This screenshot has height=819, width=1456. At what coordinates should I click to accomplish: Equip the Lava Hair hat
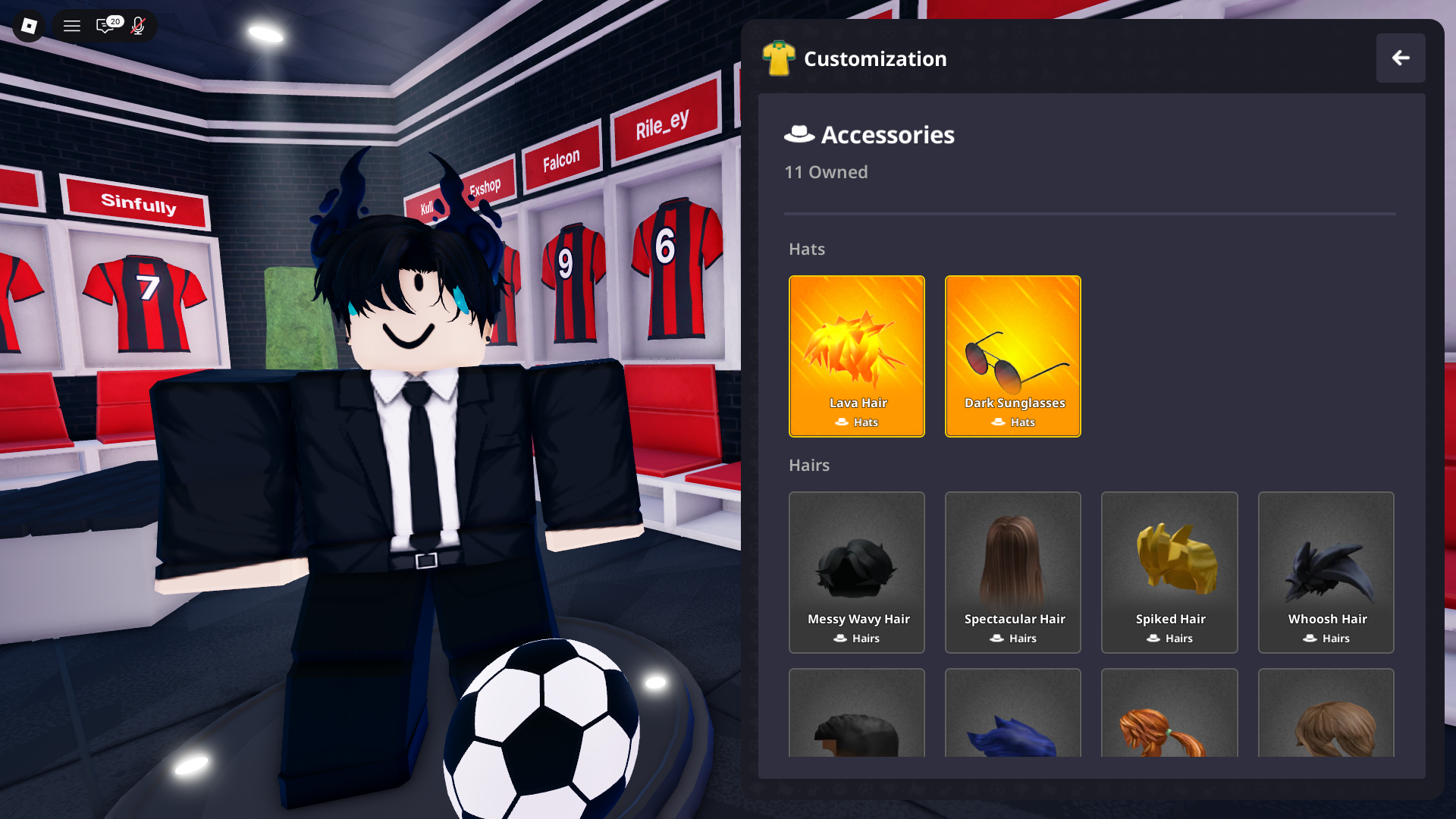coord(856,345)
